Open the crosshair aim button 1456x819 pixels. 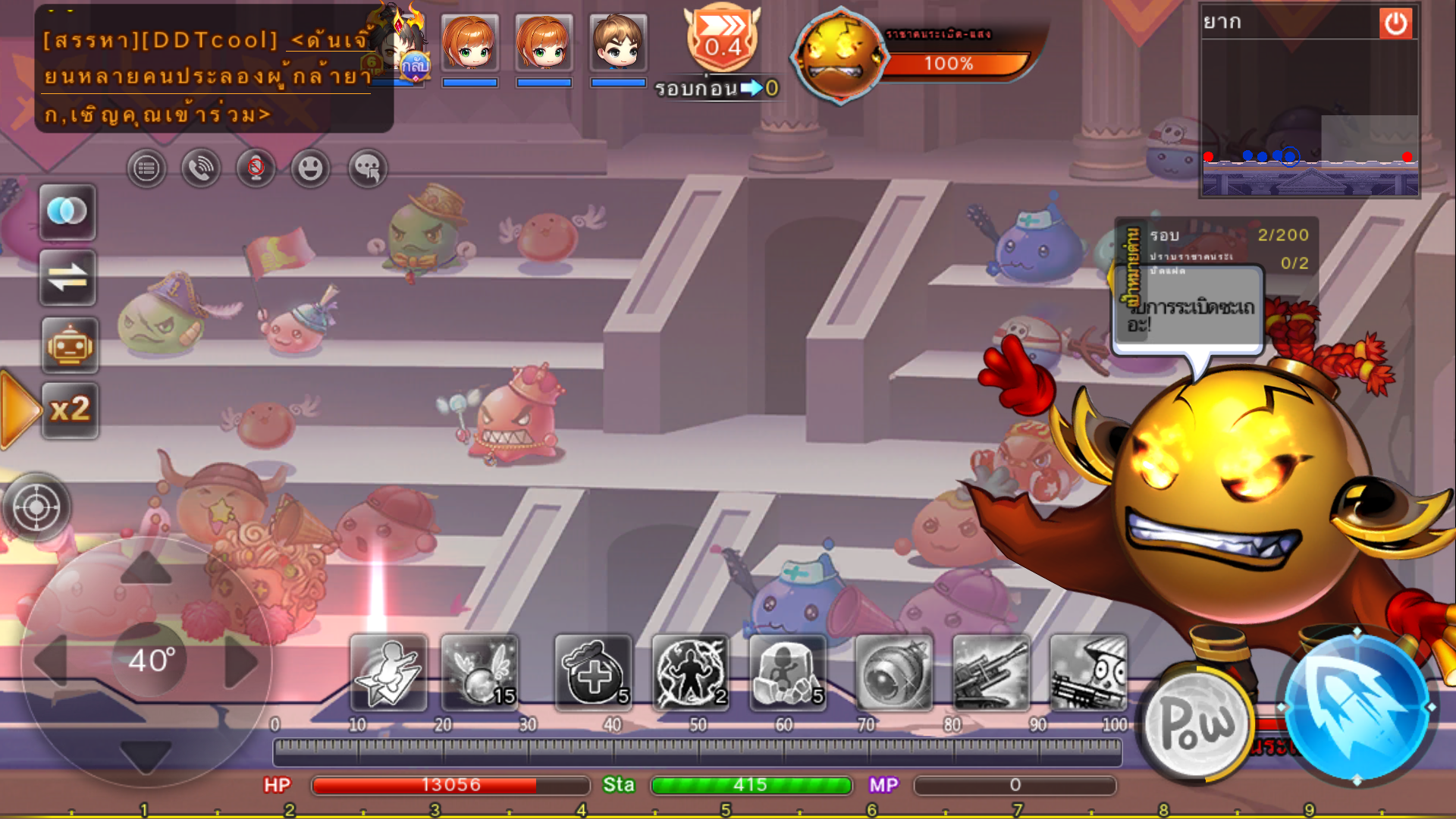point(36,507)
